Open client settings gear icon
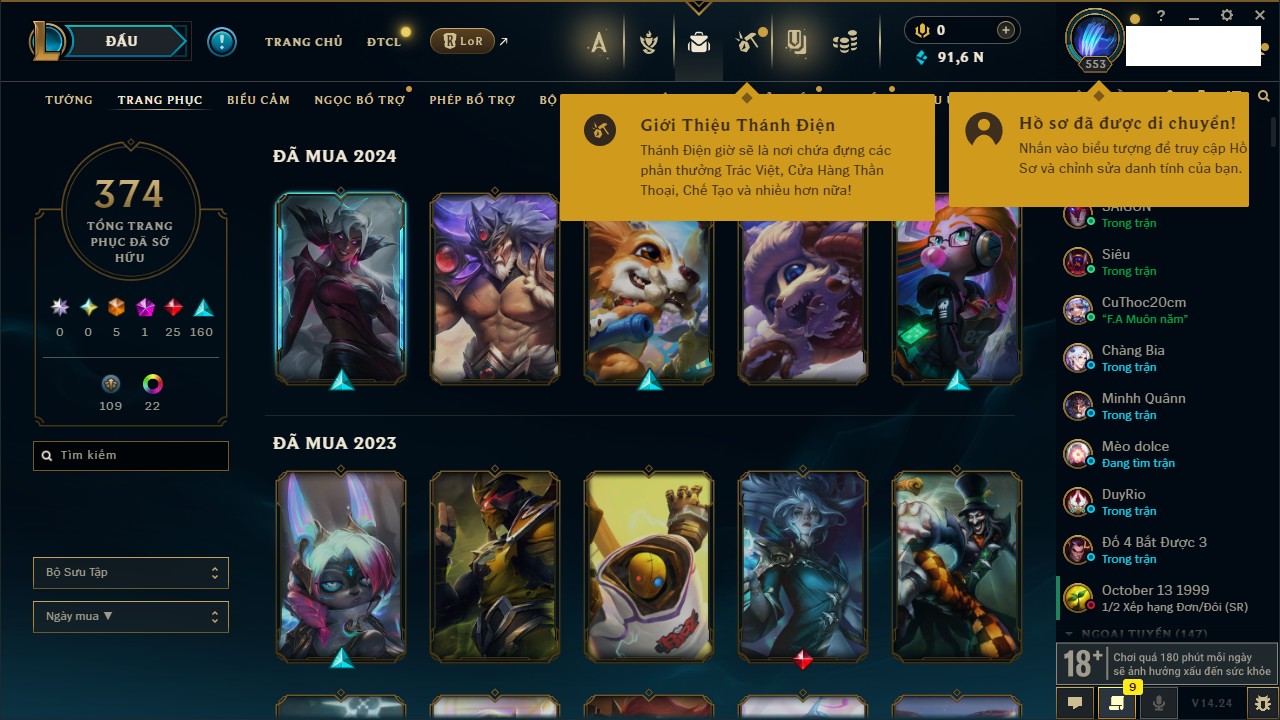 1227,16
